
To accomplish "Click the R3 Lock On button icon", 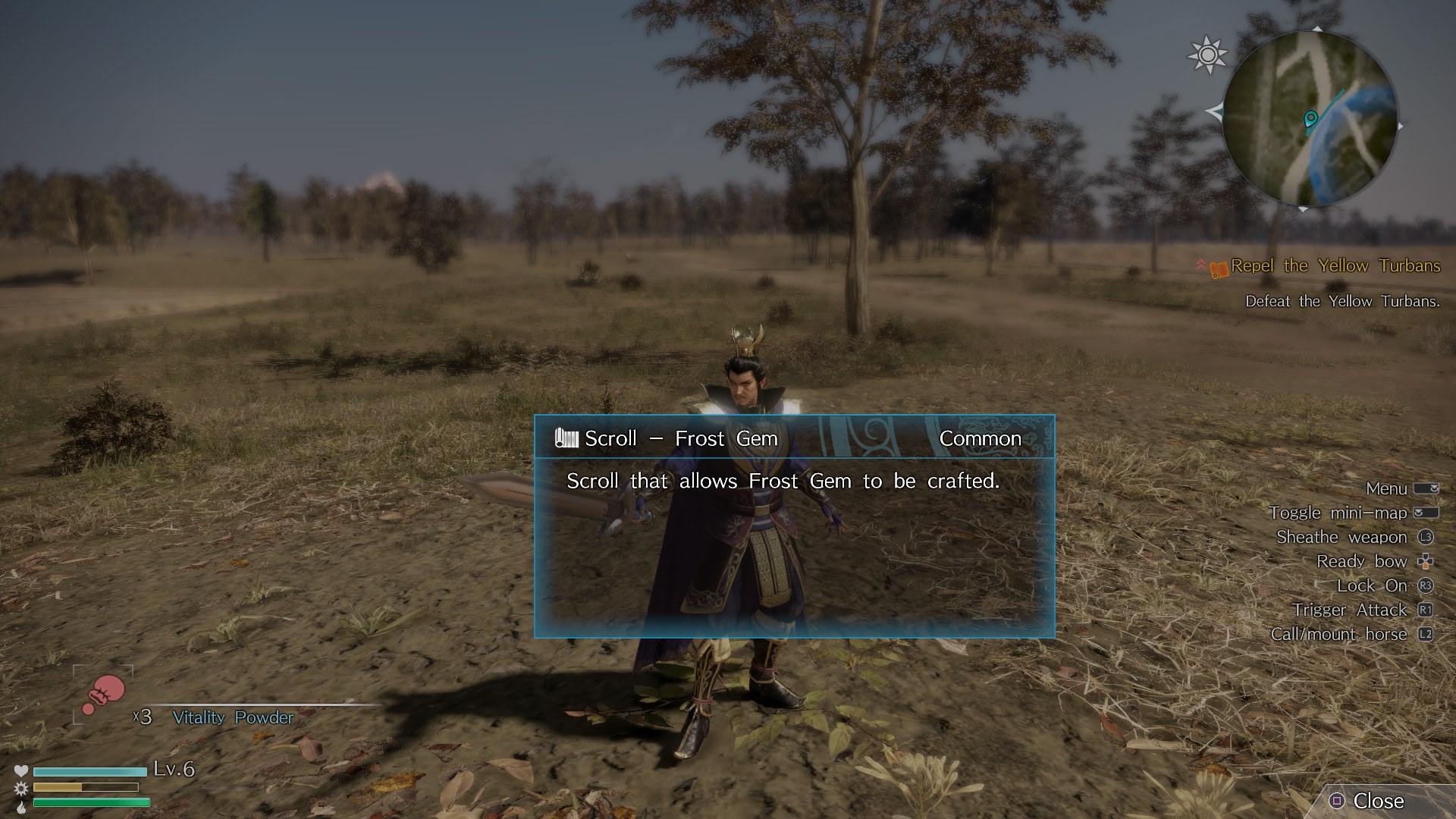I will [x=1426, y=585].
